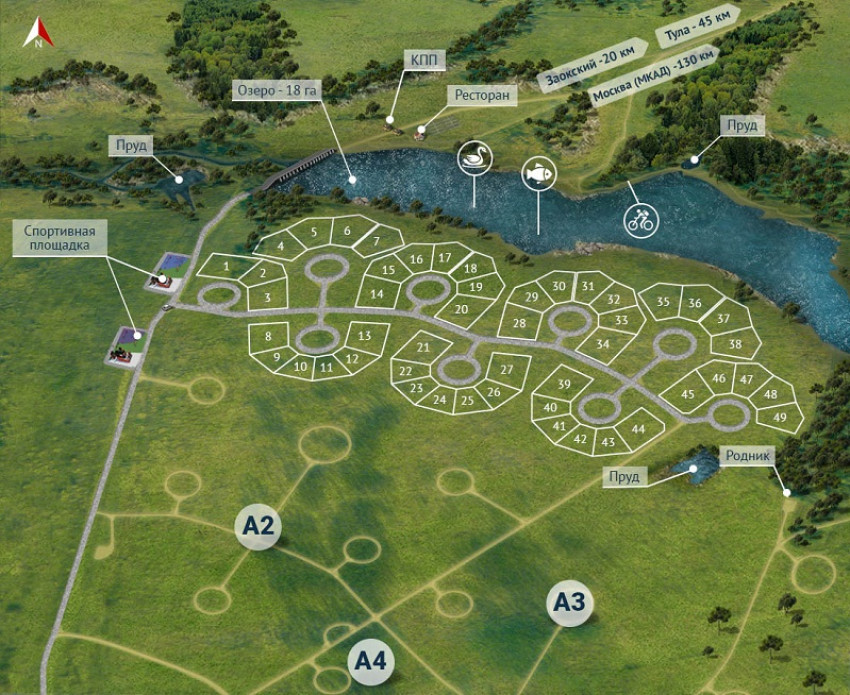This screenshot has width=850, height=695.
Task: Select the bicycle icon marker
Action: (x=639, y=220)
